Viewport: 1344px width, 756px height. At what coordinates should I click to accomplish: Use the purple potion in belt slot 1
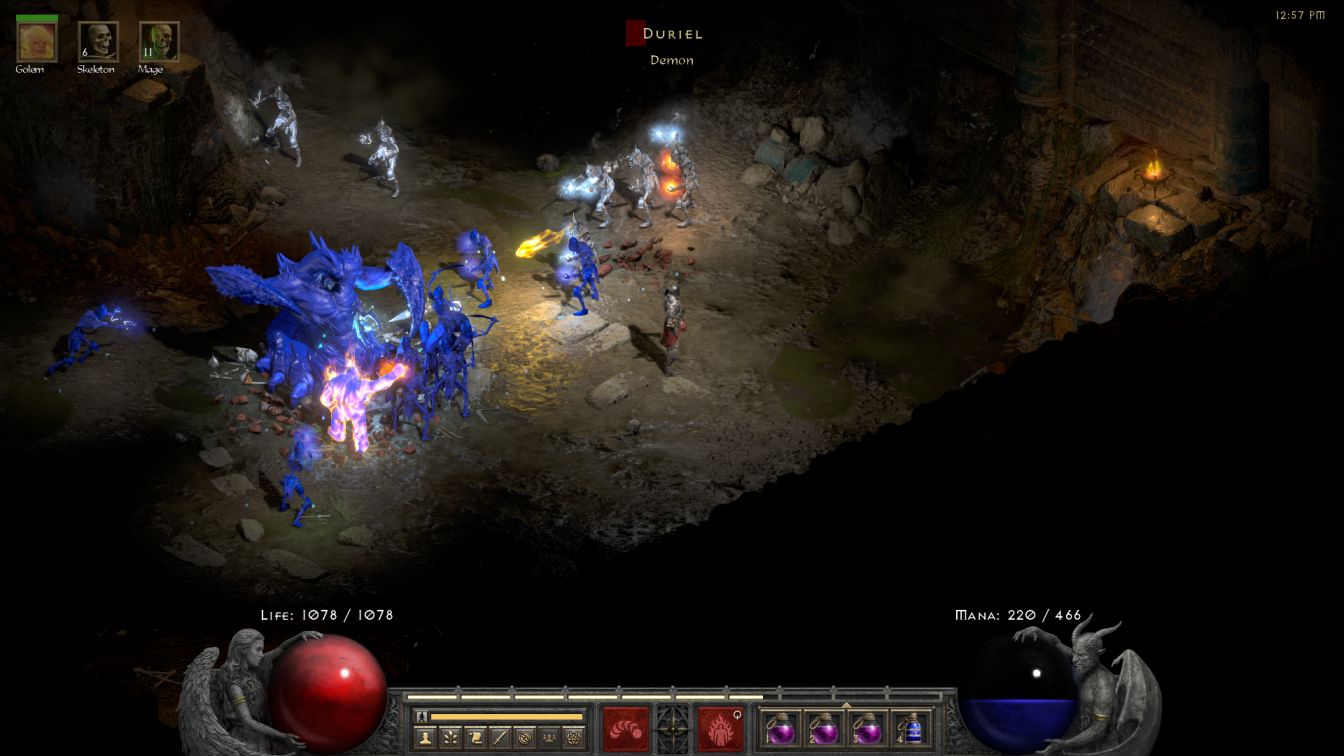point(780,729)
